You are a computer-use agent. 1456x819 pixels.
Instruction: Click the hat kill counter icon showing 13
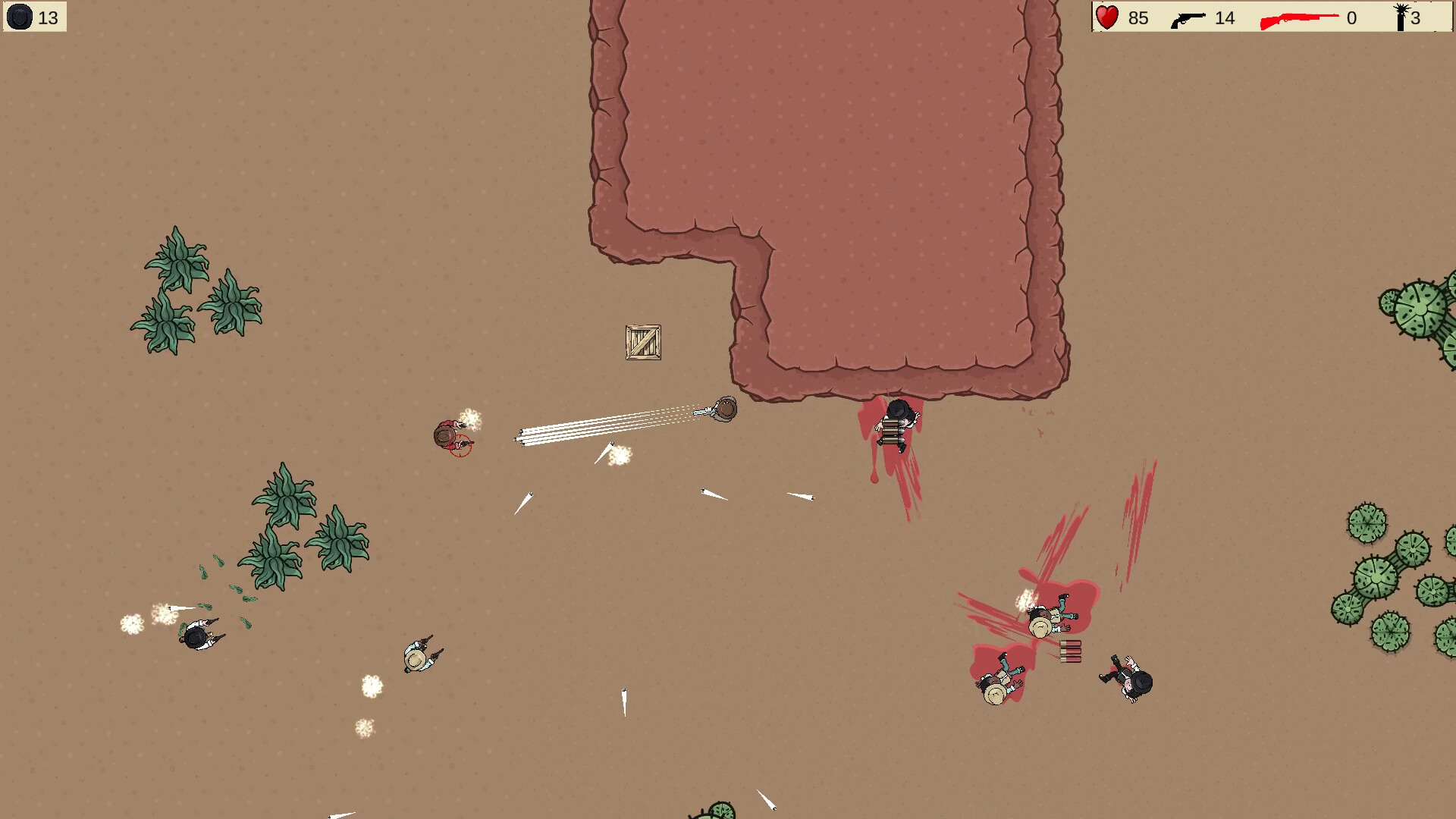(20, 17)
